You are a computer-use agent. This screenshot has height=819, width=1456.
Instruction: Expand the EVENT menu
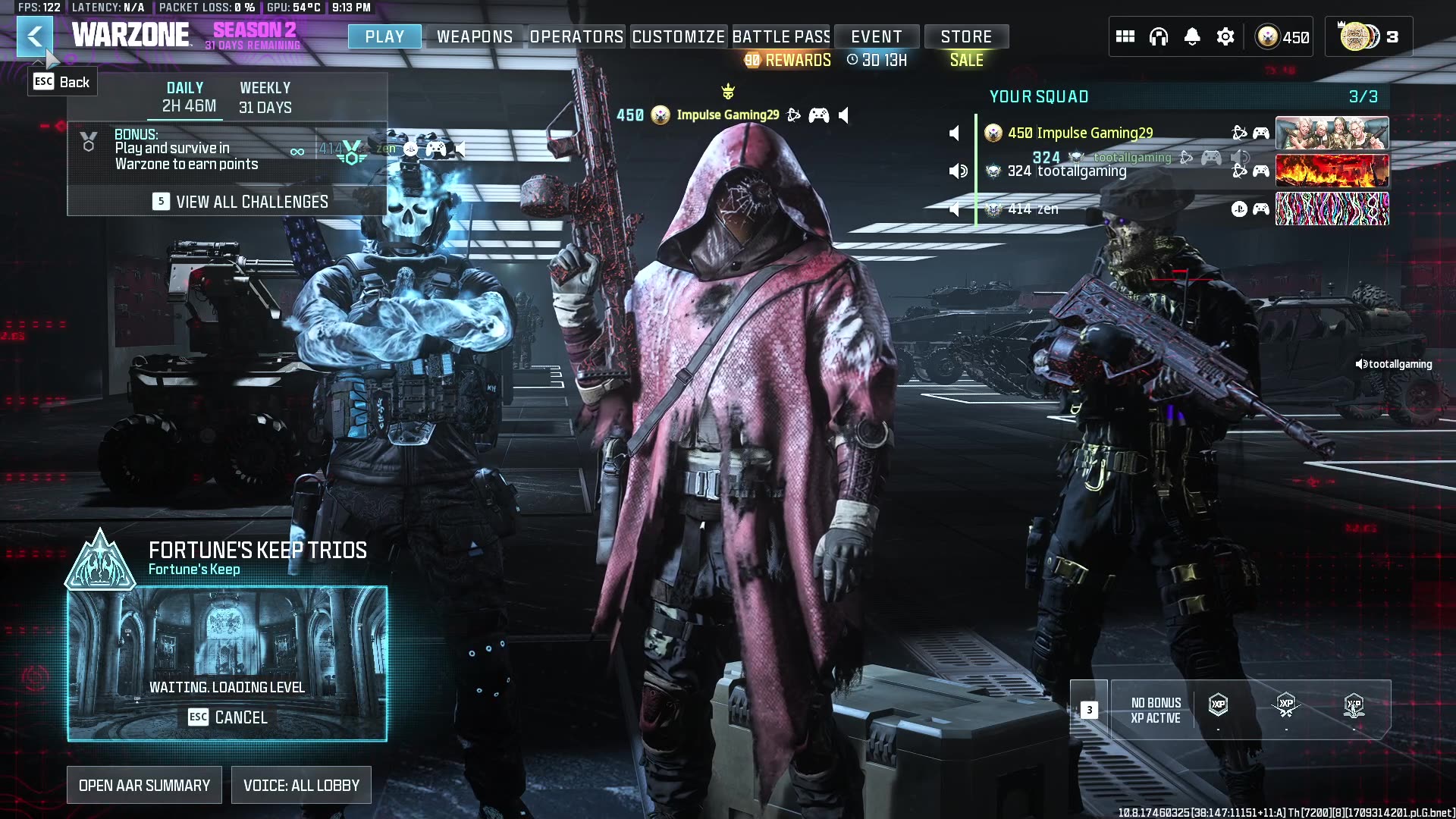[877, 36]
